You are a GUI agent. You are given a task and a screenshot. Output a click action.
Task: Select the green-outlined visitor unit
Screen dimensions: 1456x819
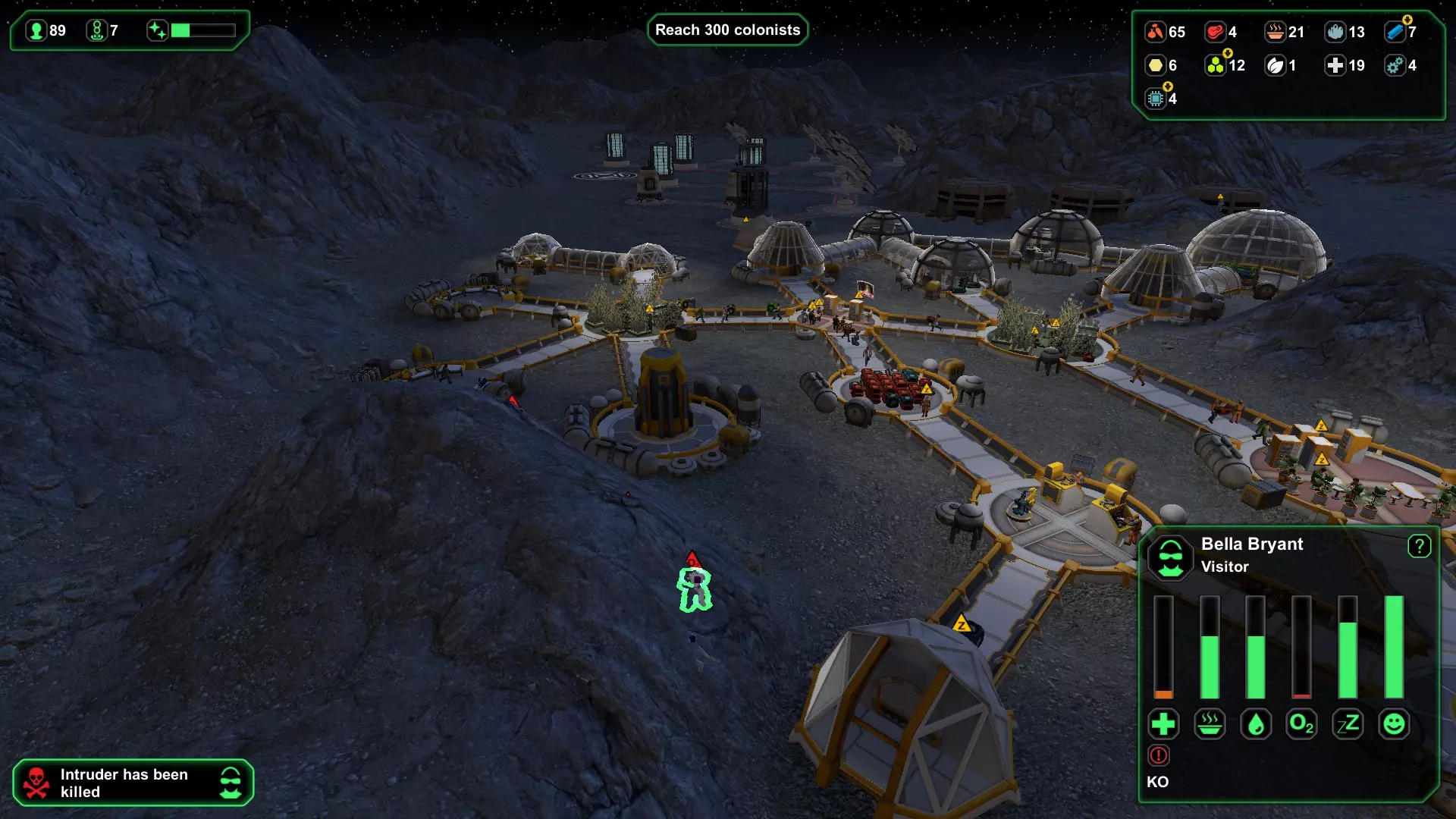(x=695, y=589)
